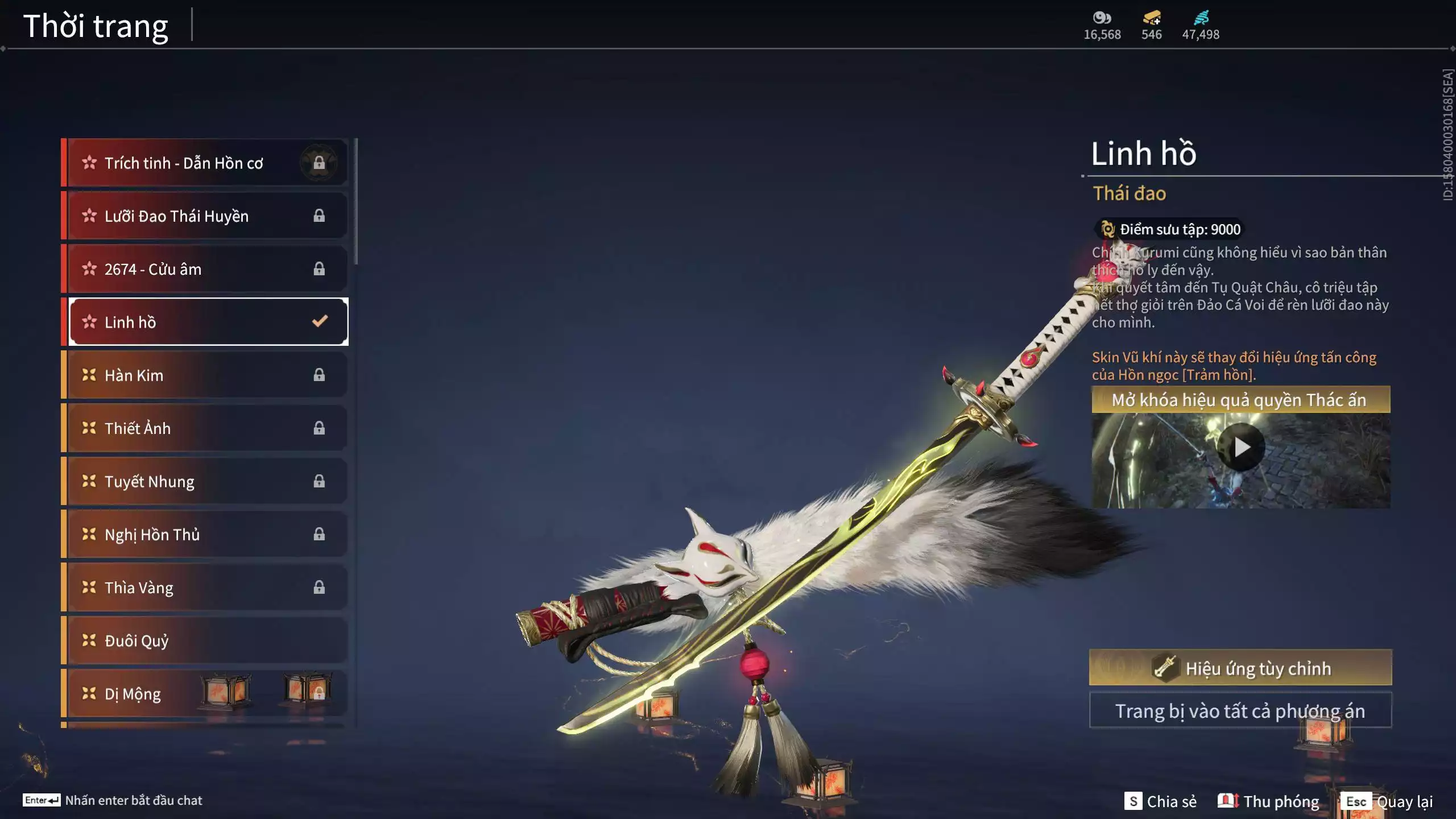The image size is (1456, 819).
Task: Click the faction emblem lock on Trích tinh entry
Action: click(x=320, y=162)
